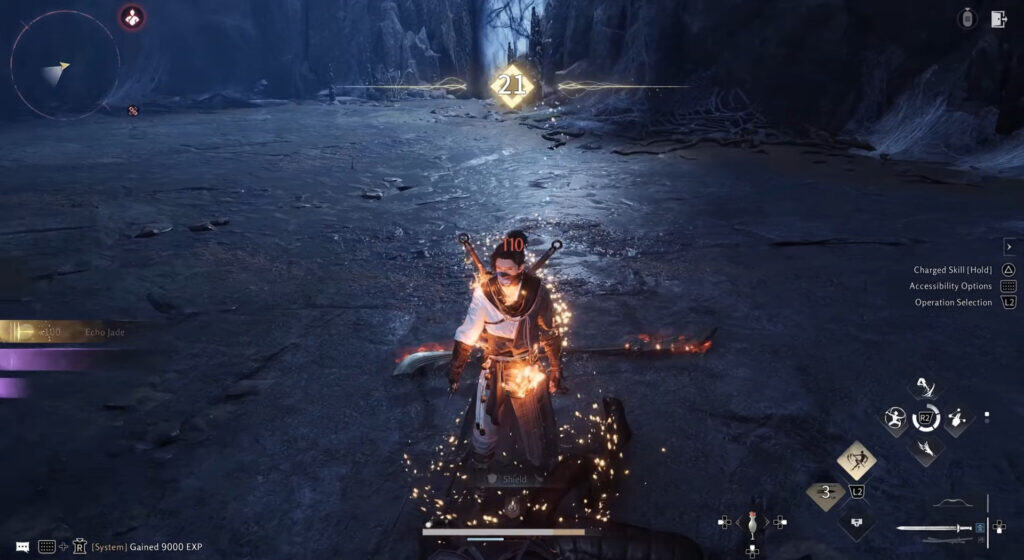
Task: Click the circular minimap
Action: pyautogui.click(x=64, y=65)
